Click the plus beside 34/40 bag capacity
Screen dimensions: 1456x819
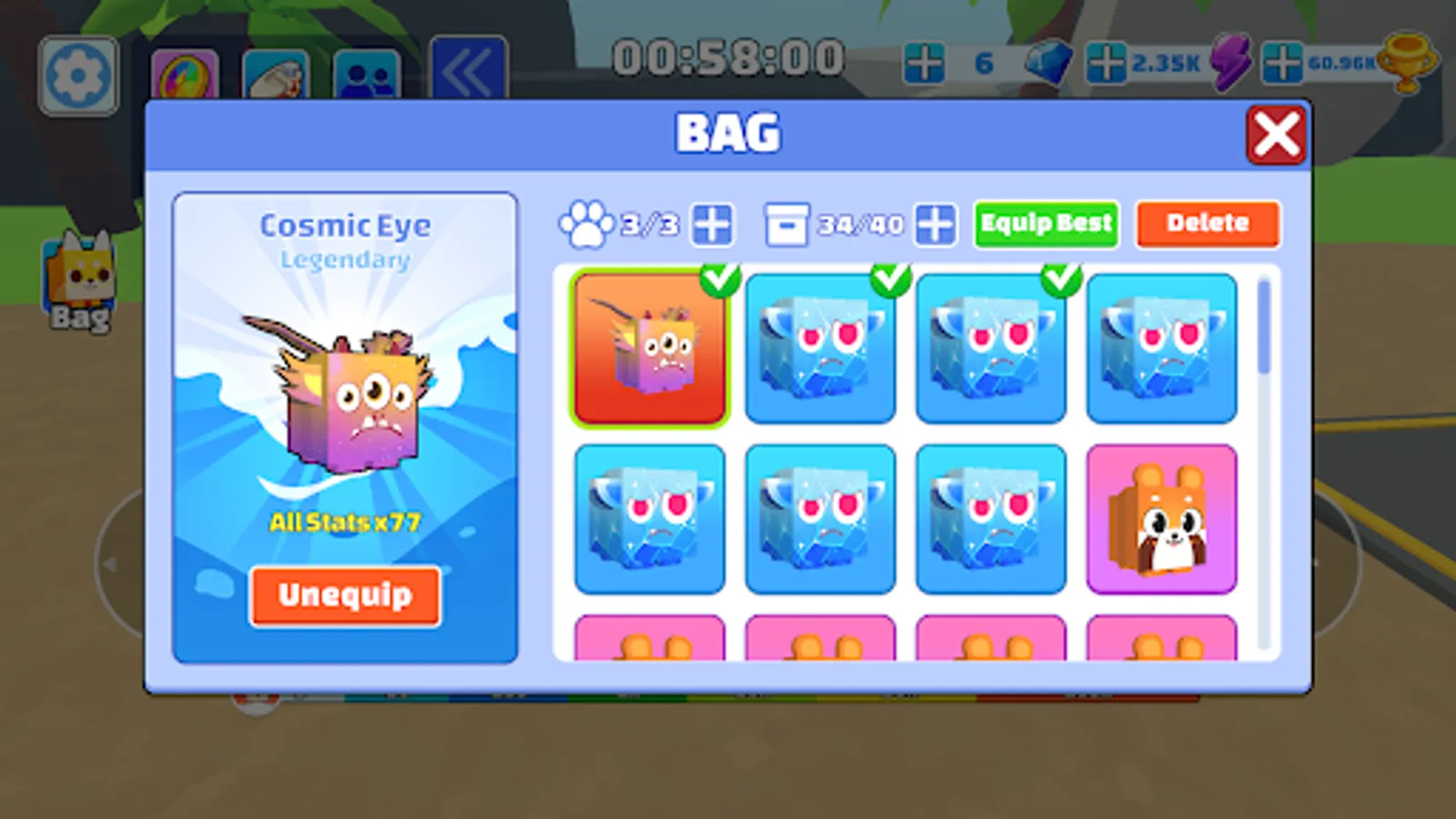935,224
